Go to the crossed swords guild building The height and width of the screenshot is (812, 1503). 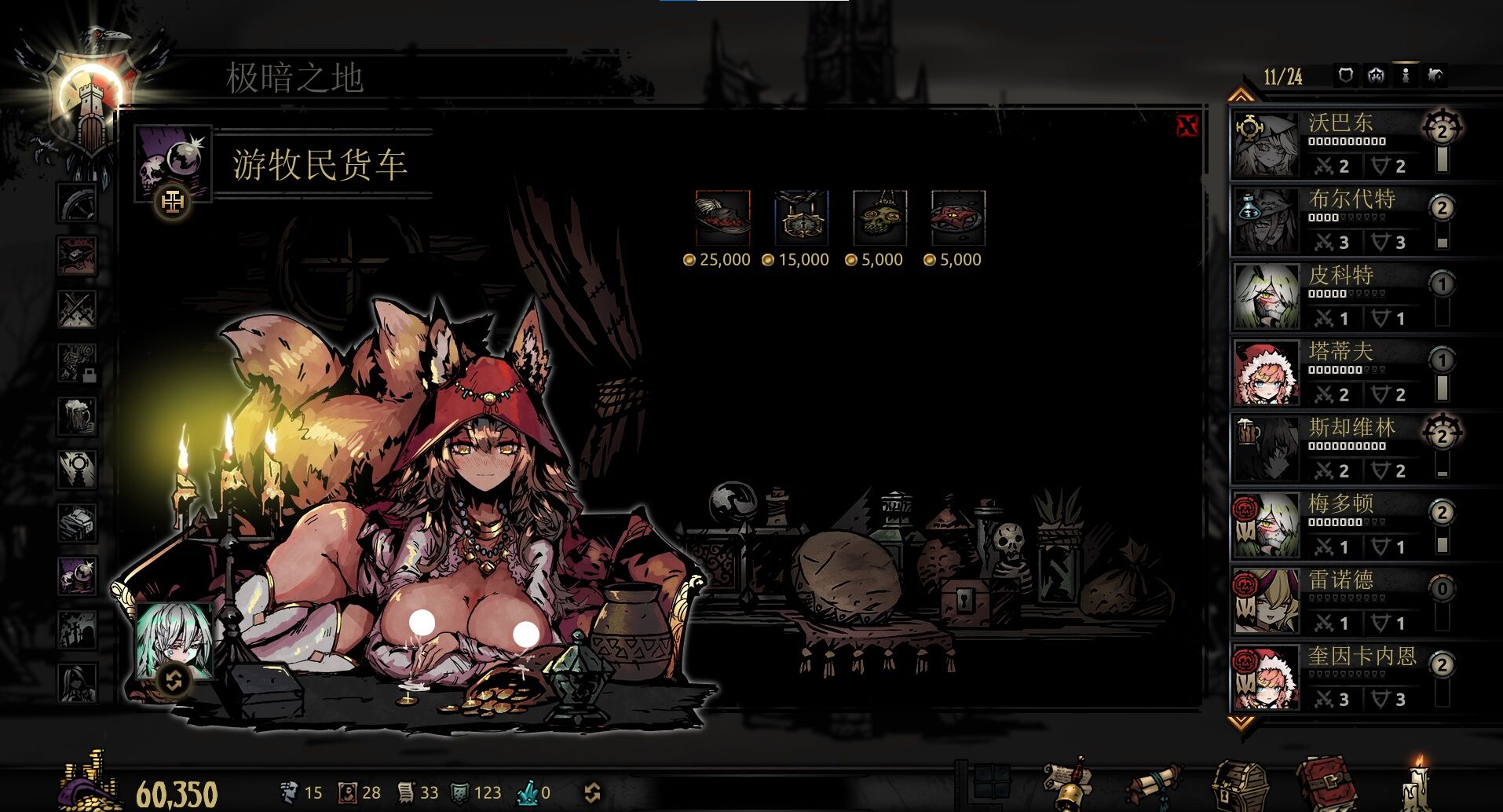[78, 308]
